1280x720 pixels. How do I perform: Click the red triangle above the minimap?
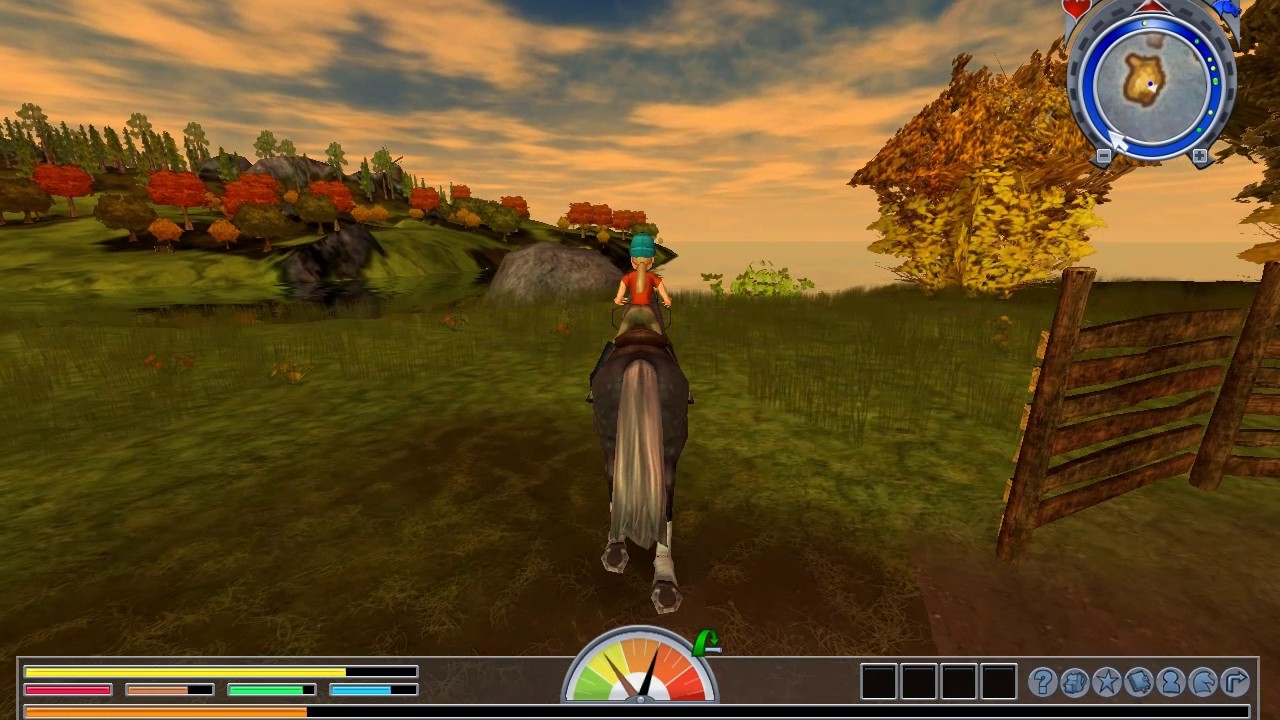pyautogui.click(x=1151, y=7)
